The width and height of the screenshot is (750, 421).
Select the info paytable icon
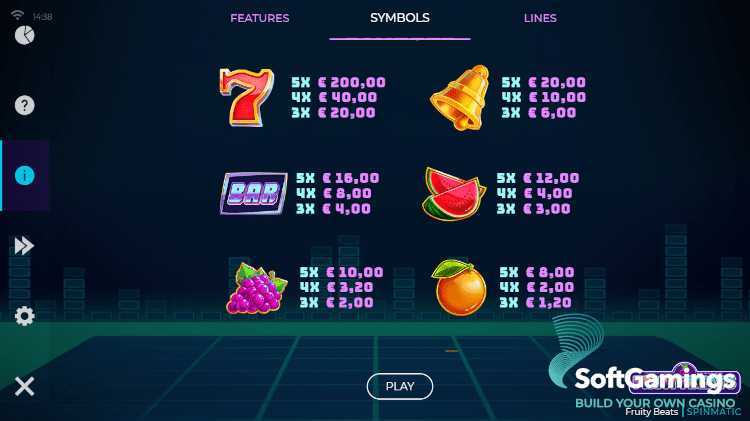click(x=25, y=175)
